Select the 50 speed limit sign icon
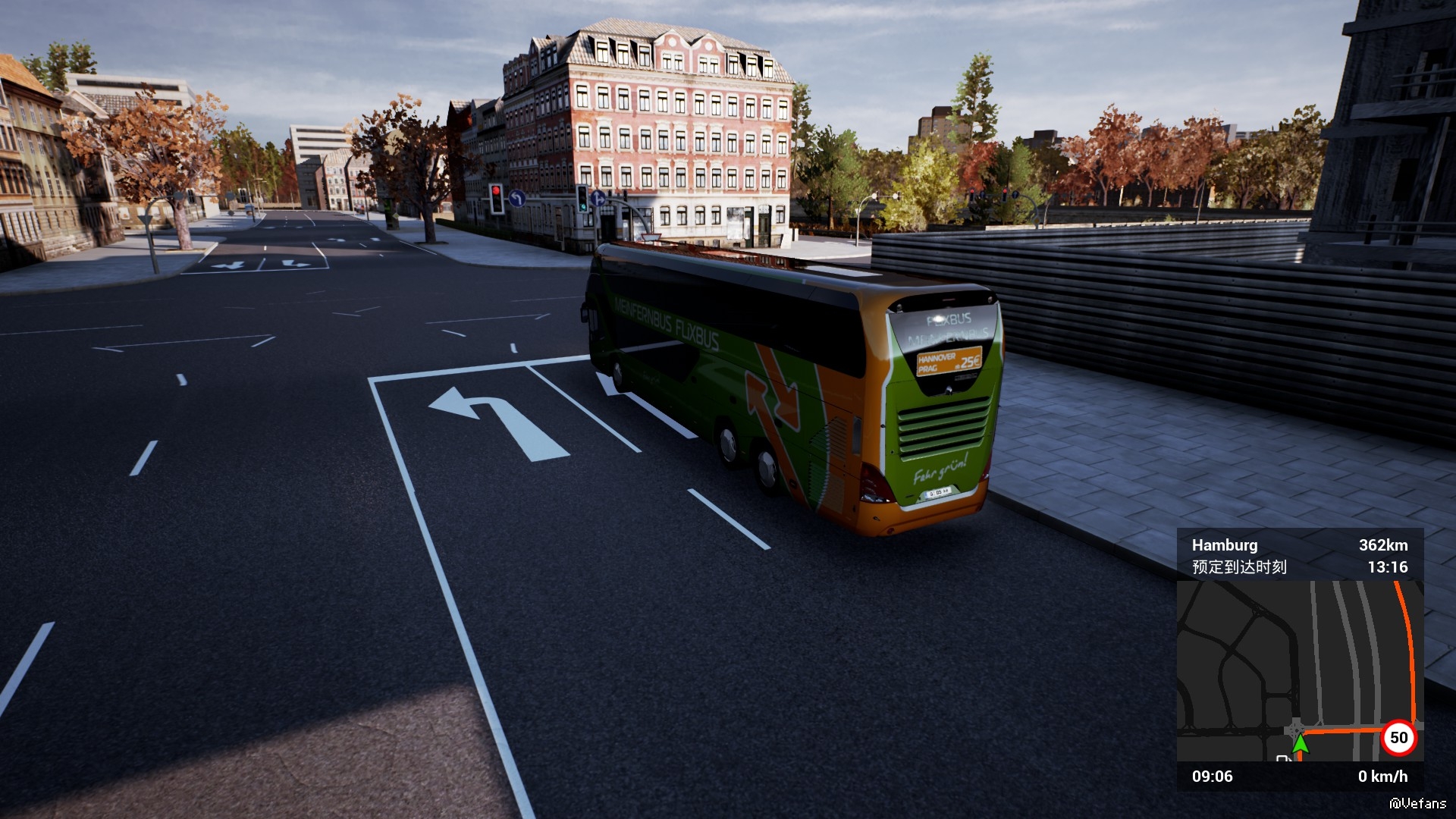Image resolution: width=1456 pixels, height=819 pixels. tap(1398, 738)
